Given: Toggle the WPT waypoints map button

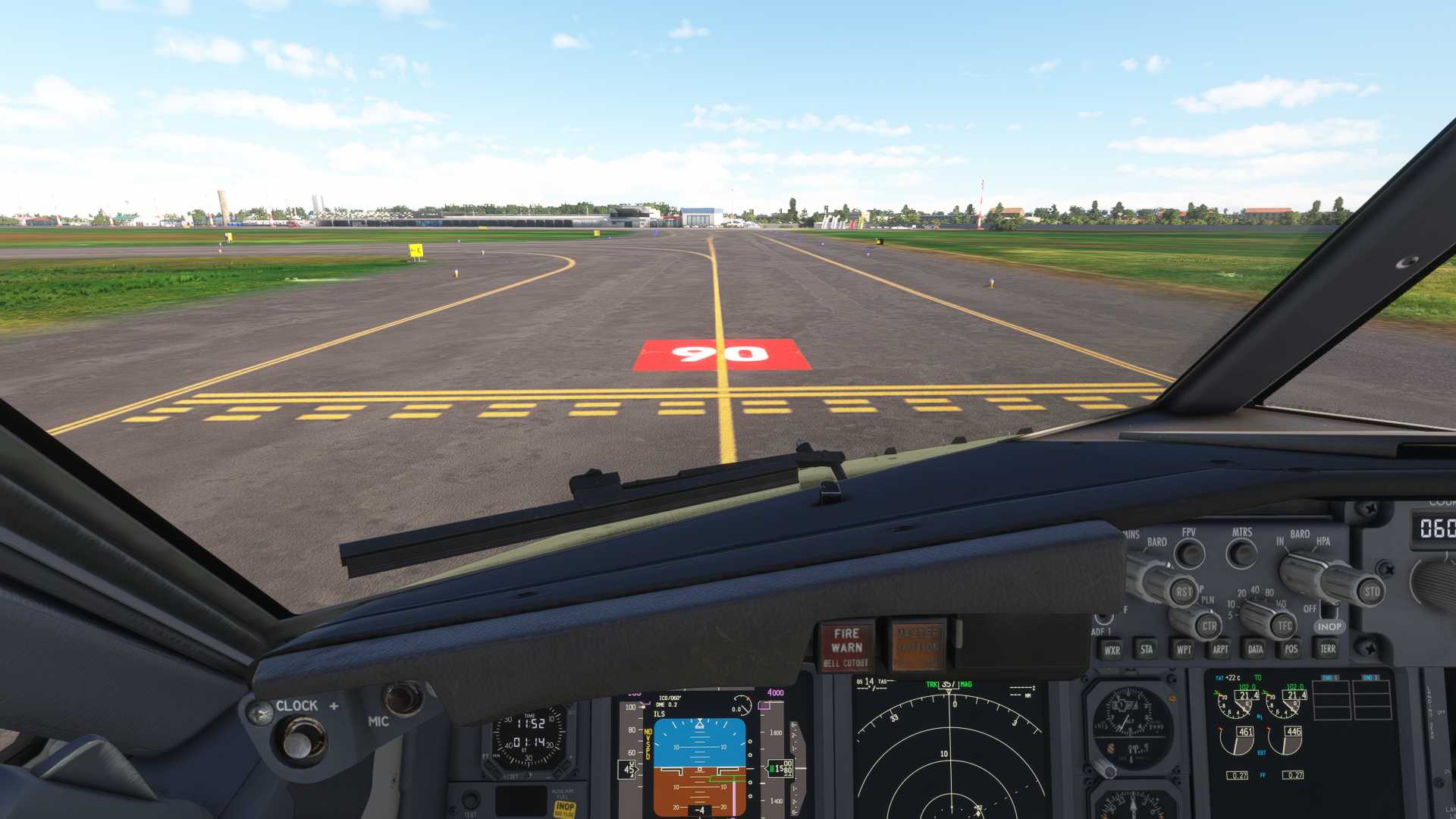Looking at the screenshot, I should pyautogui.click(x=1184, y=649).
